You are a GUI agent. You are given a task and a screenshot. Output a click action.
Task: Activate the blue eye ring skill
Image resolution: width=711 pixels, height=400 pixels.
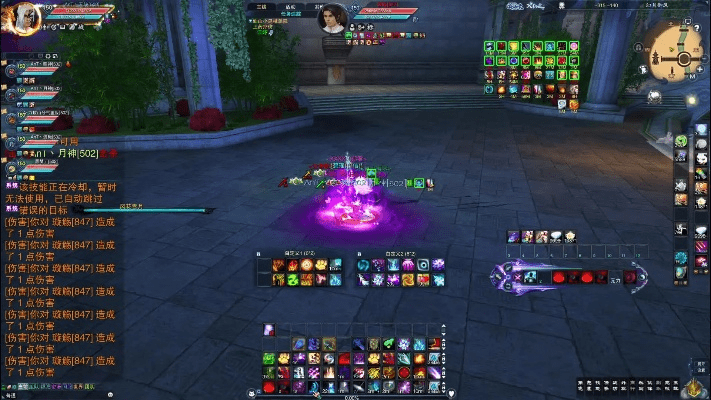click(x=423, y=265)
